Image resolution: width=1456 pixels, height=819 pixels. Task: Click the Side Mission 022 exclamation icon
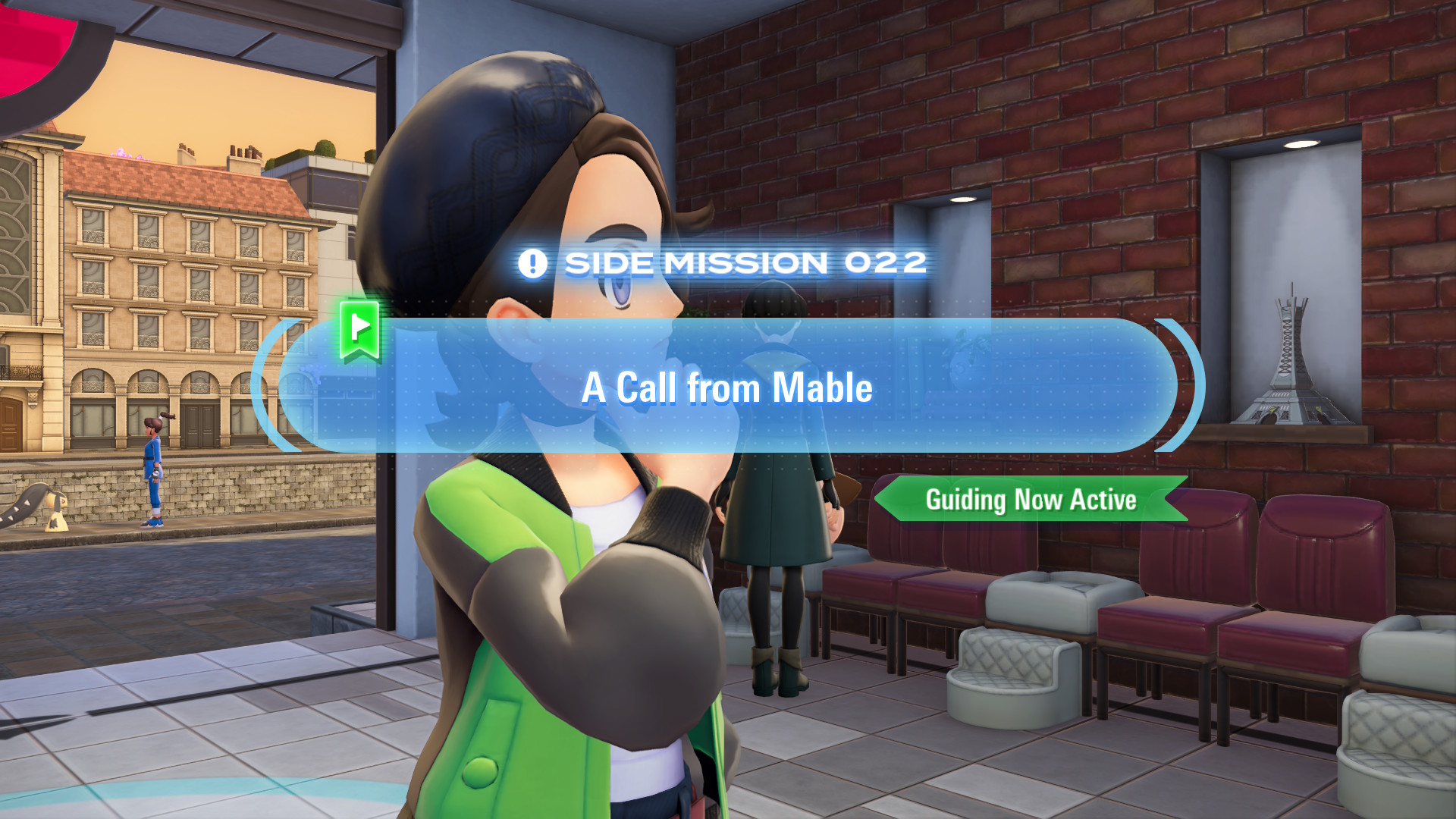point(532,264)
